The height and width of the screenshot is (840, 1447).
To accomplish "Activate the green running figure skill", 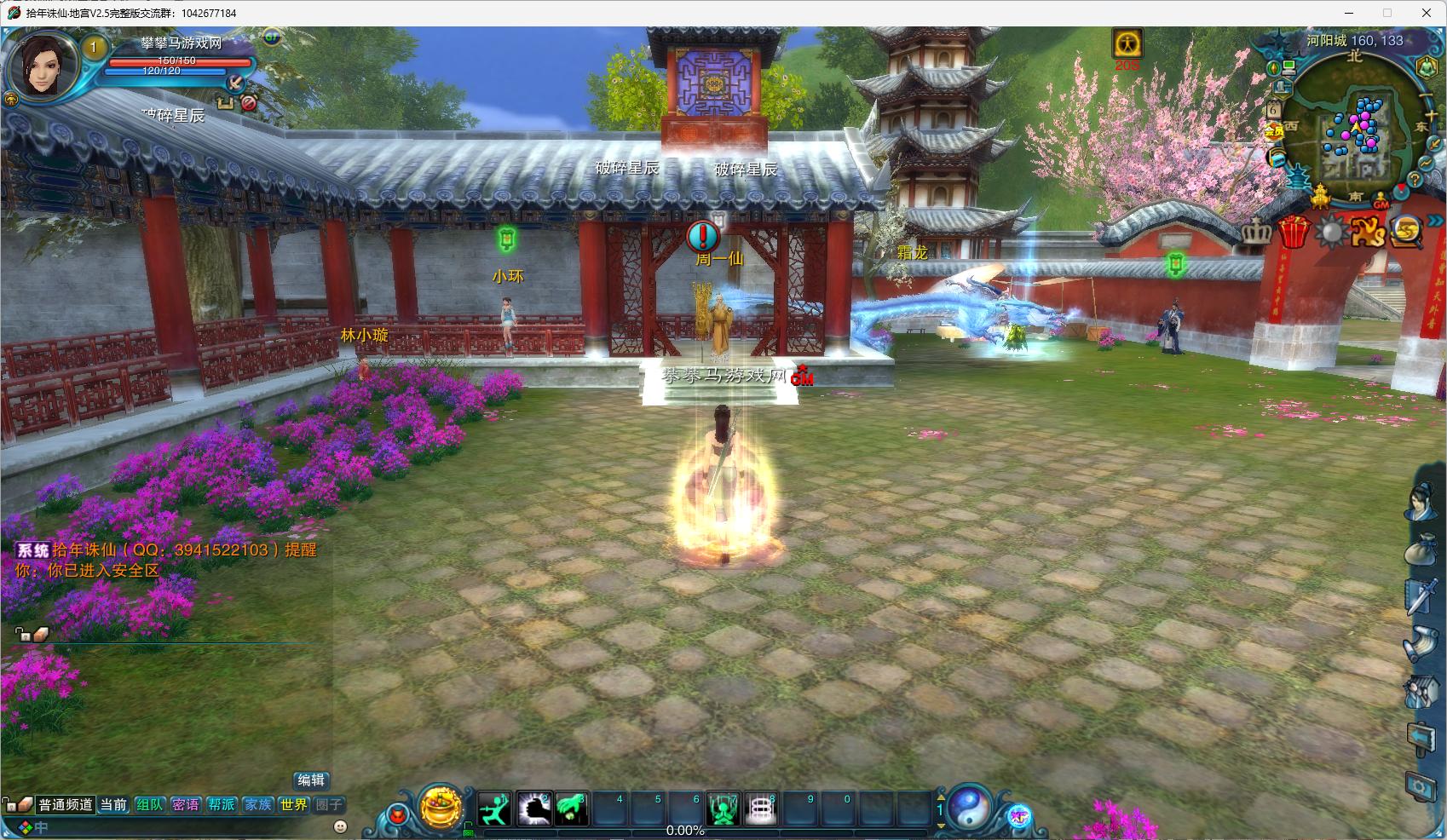I will pyautogui.click(x=494, y=808).
